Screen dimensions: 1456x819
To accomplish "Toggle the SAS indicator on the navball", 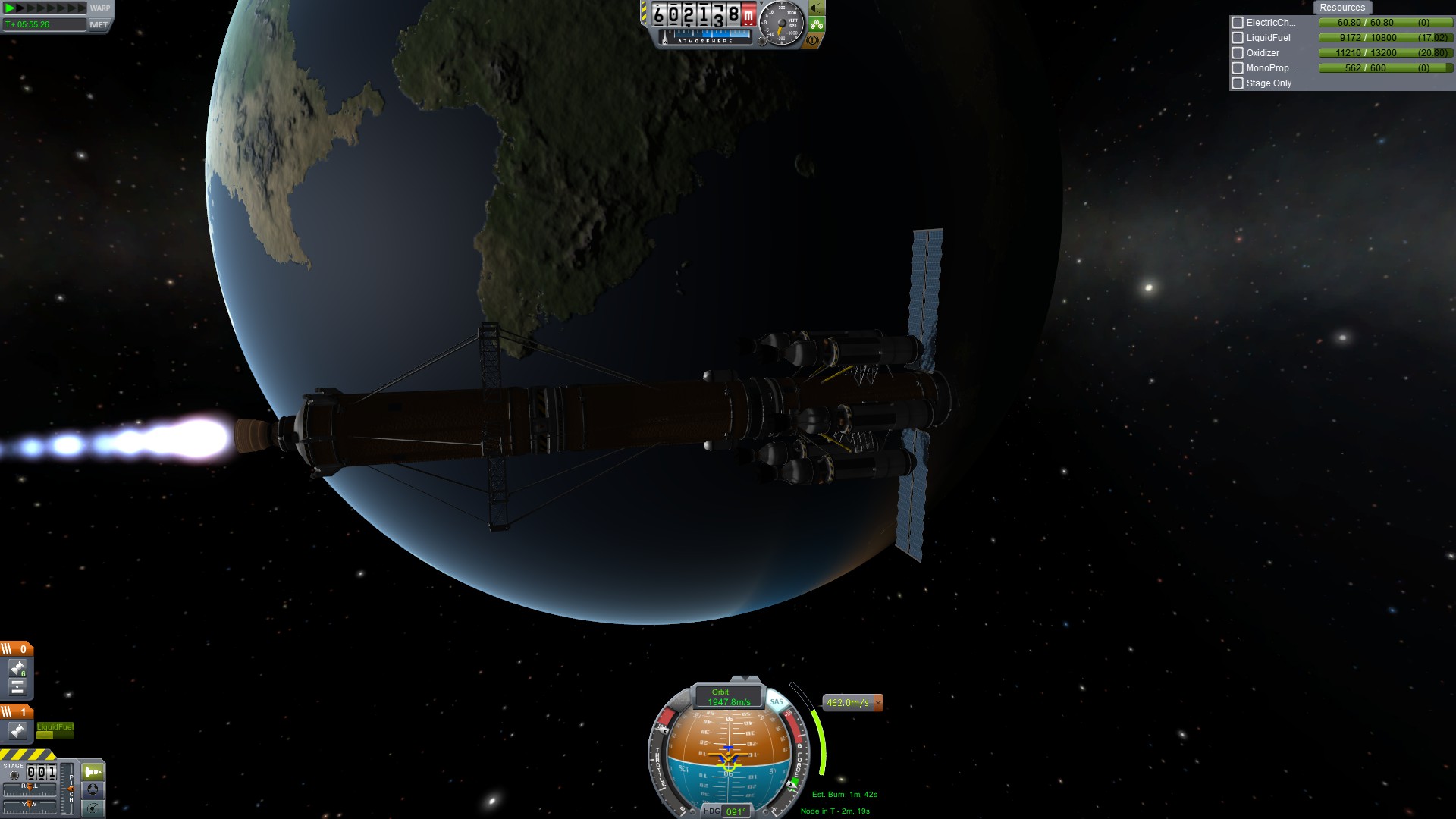I will point(777,701).
